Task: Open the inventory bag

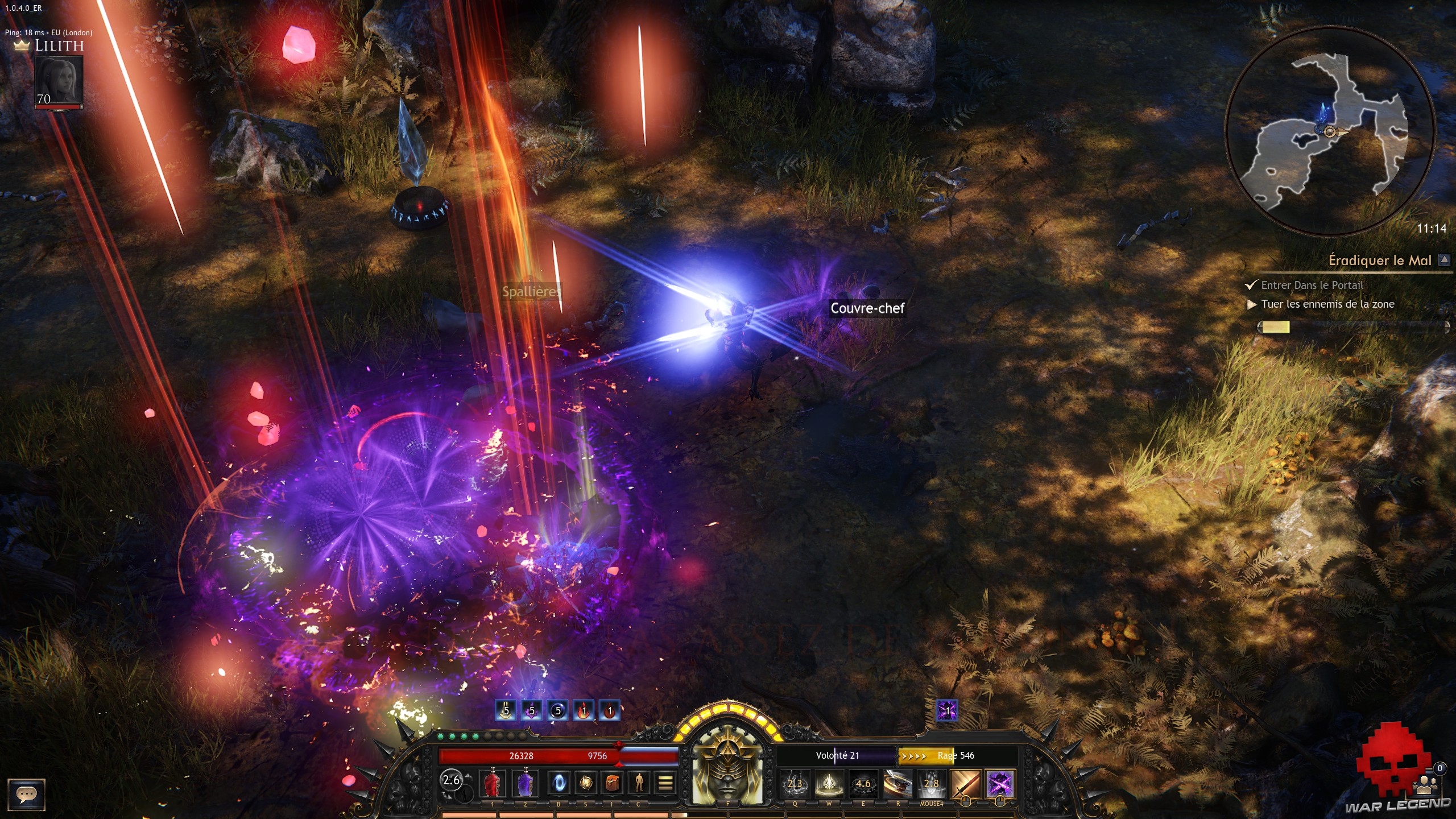Action: 612,784
